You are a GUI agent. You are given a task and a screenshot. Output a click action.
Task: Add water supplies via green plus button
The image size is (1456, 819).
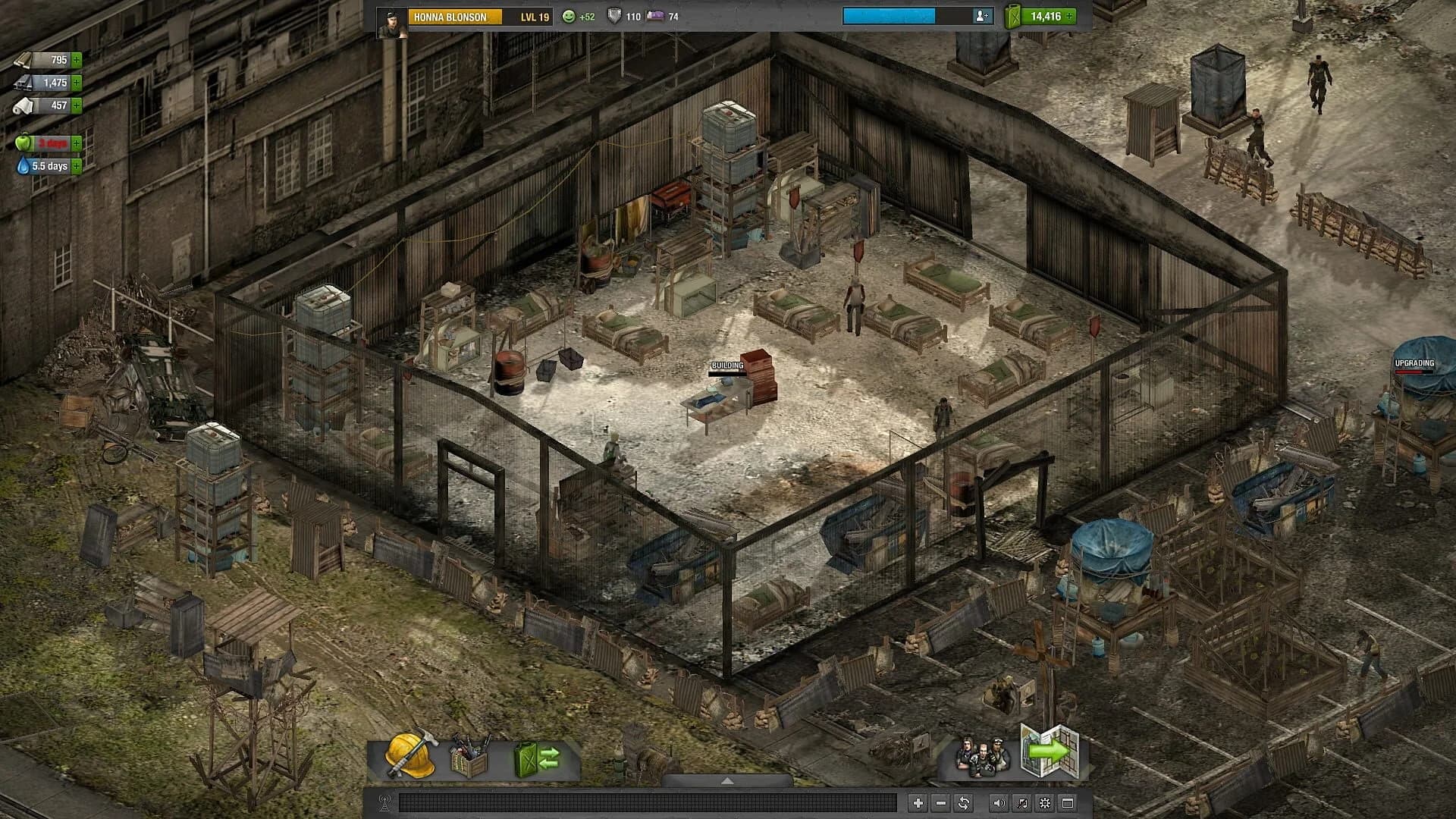pos(76,165)
